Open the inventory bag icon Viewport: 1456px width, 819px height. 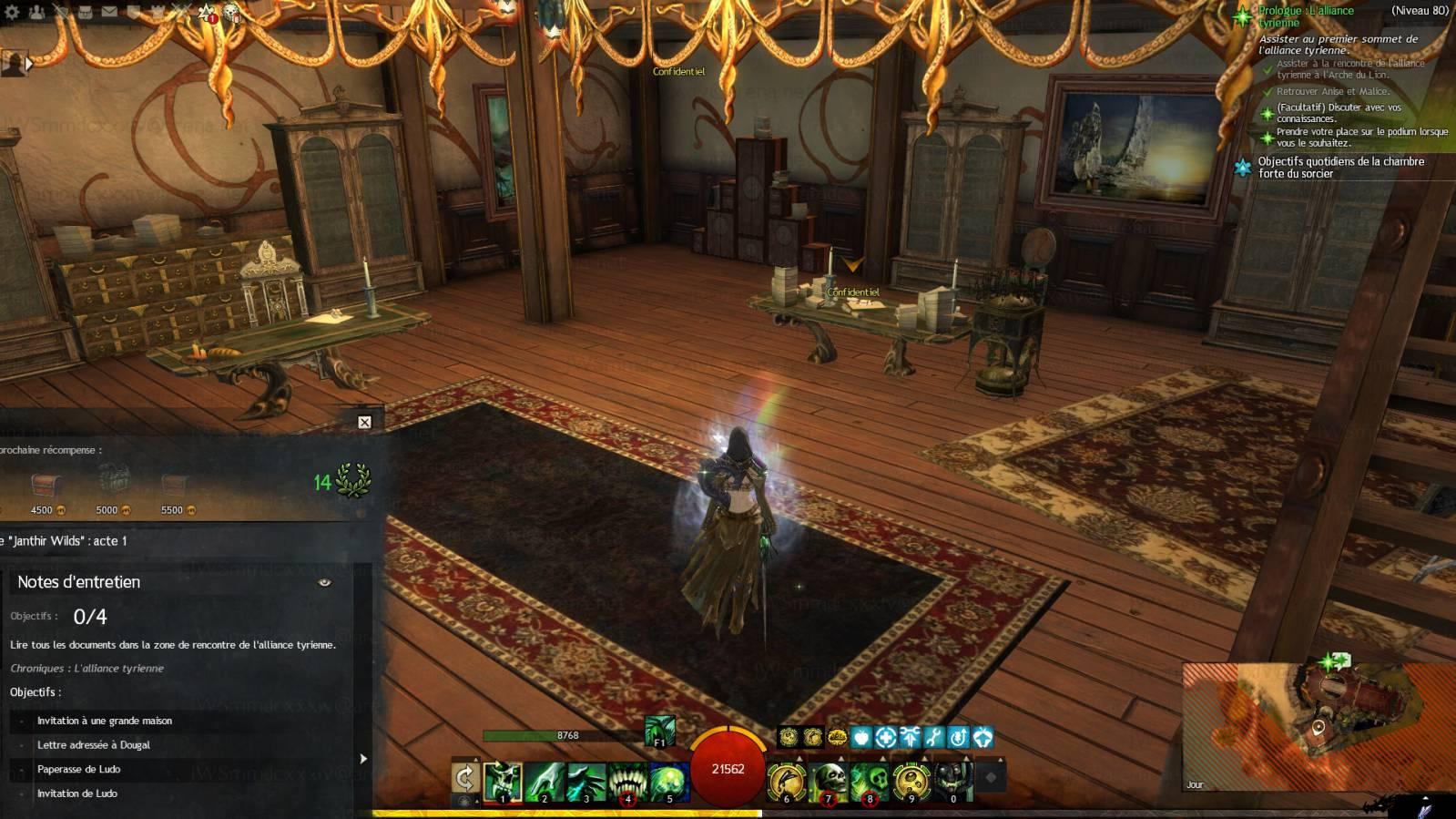85,12
